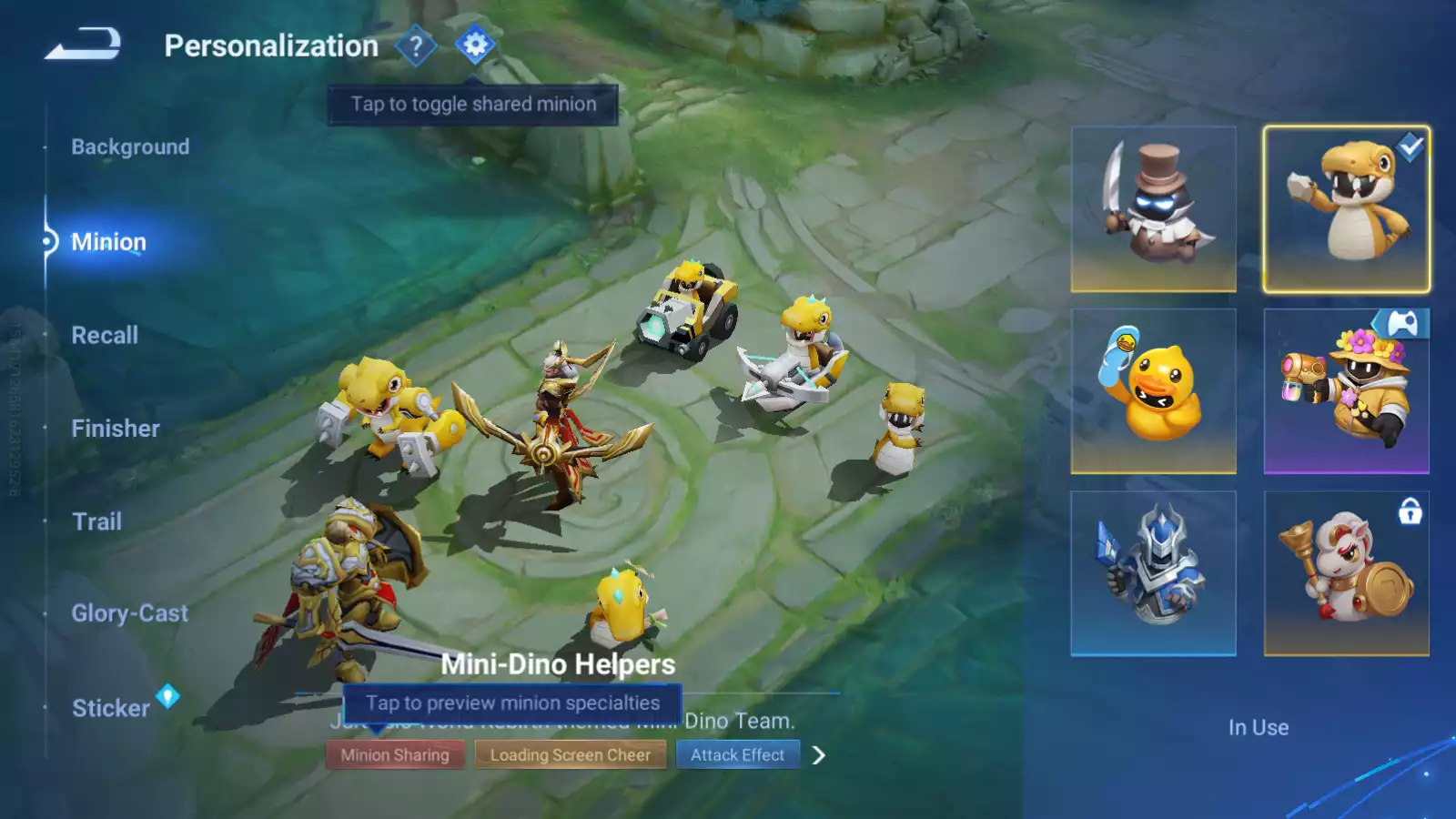Select the Minion tab
This screenshot has height=819, width=1456.
point(108,242)
